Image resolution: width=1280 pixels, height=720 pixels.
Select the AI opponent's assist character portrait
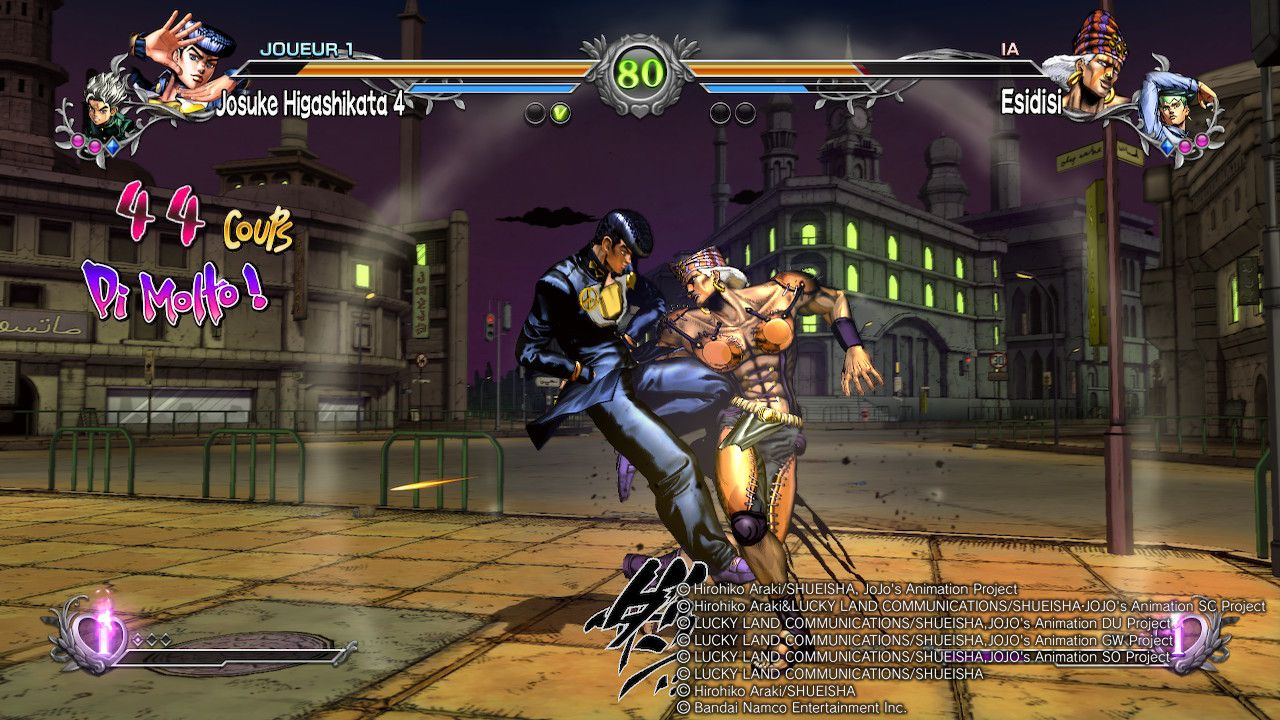tap(1180, 105)
